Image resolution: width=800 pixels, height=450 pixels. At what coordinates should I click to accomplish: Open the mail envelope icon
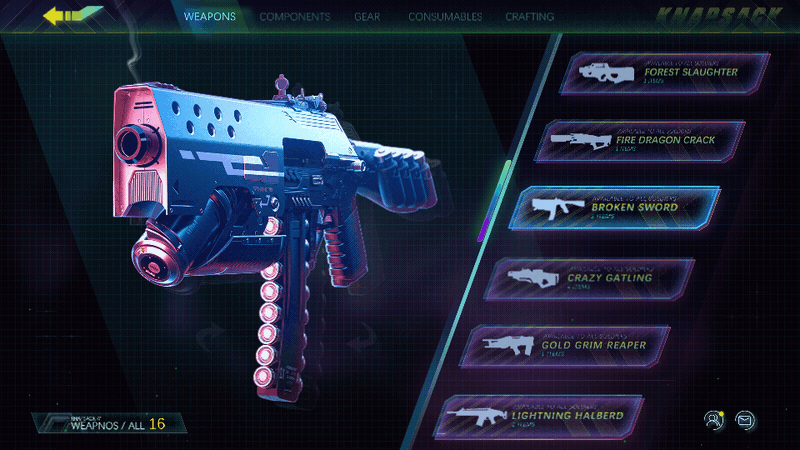tap(745, 419)
